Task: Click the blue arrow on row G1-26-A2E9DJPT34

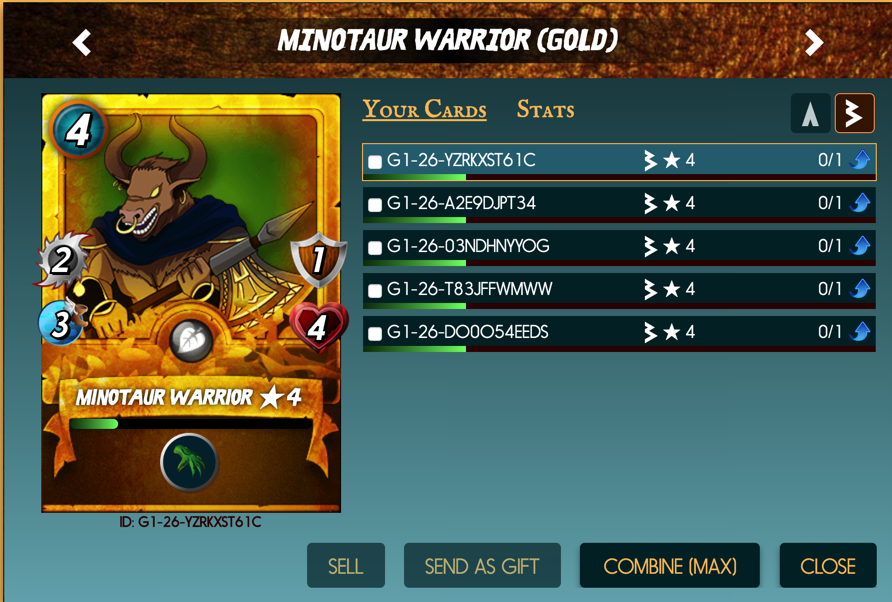Action: click(x=860, y=203)
